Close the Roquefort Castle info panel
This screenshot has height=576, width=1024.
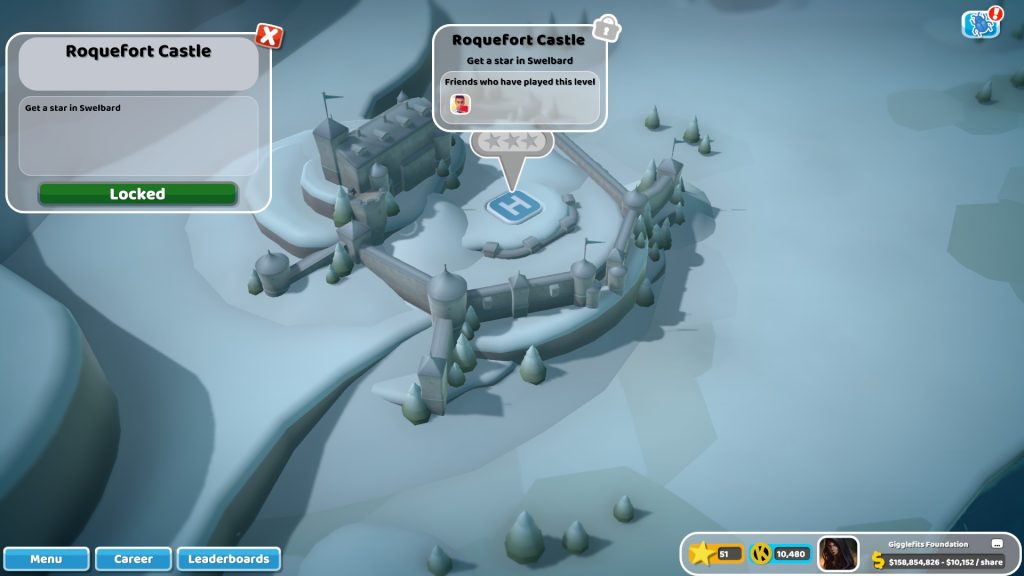268,36
